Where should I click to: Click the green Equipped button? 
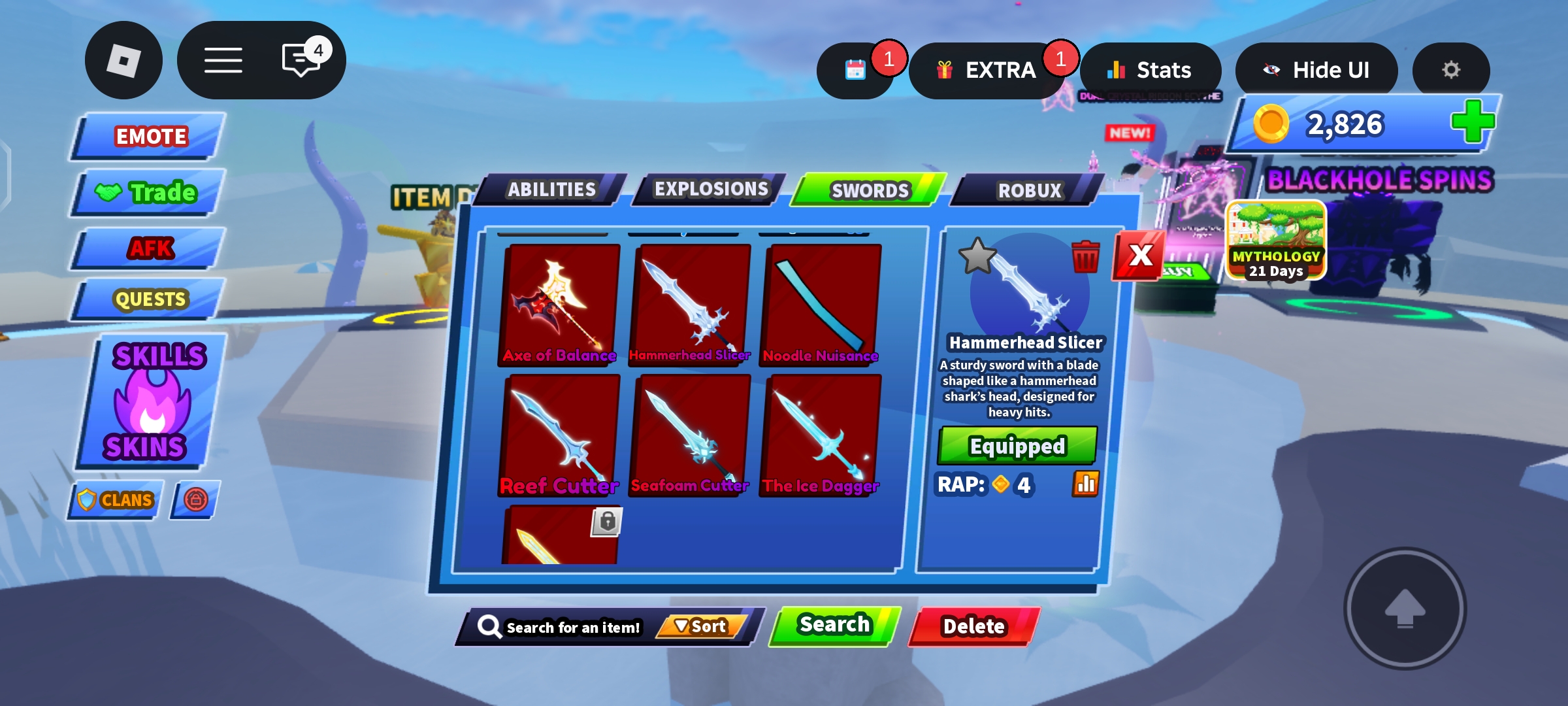coord(1017,446)
